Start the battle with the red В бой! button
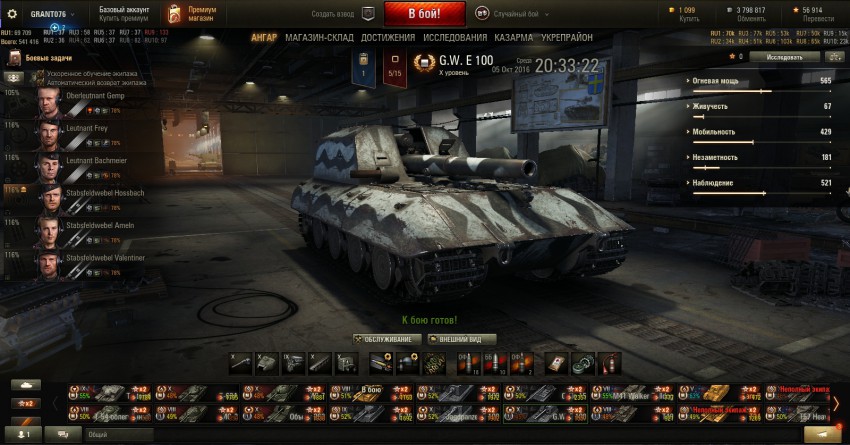850x445 pixels. point(409,14)
